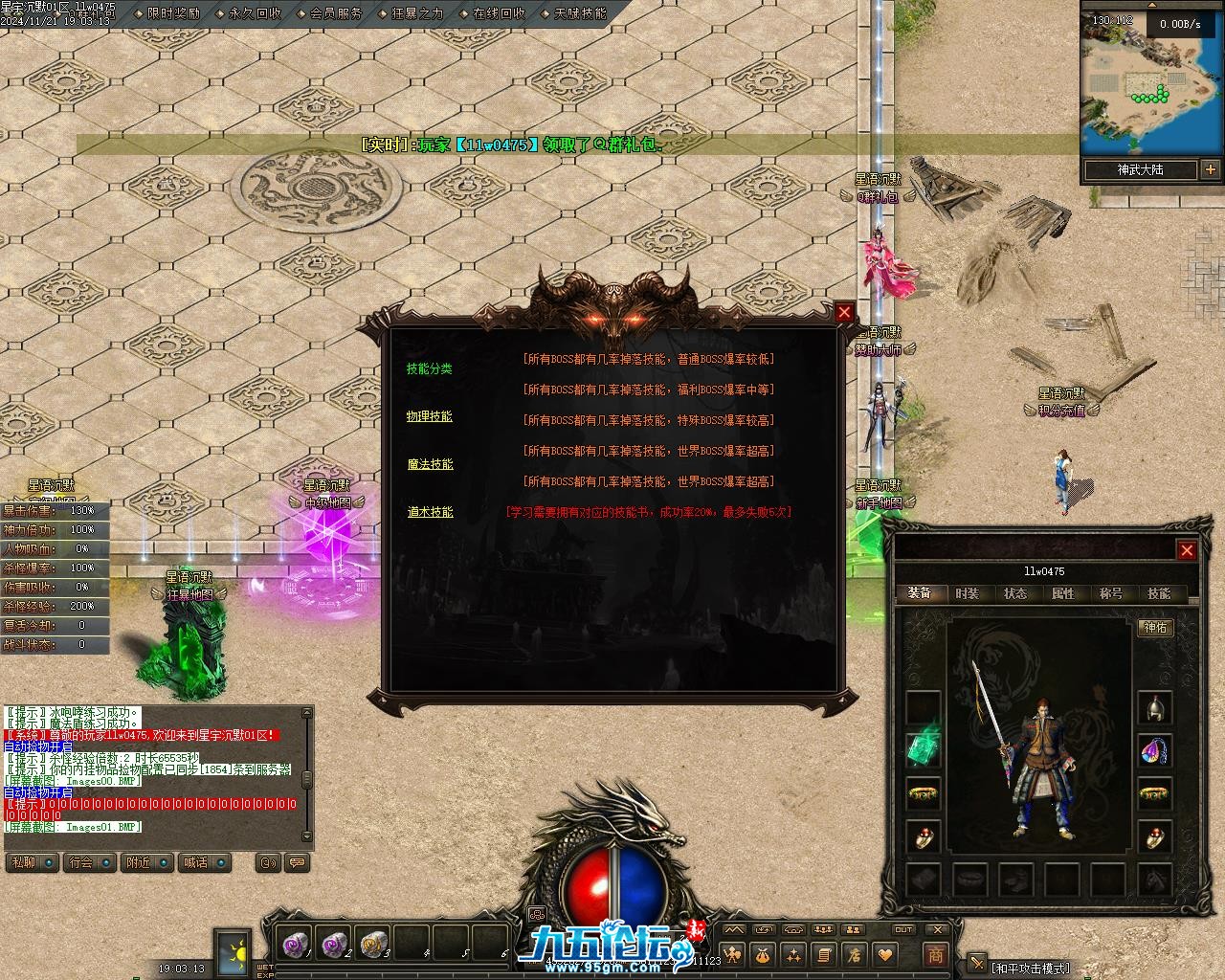Image resolution: width=1225 pixels, height=980 pixels.
Task: Open the 技能 tab in character panel
Action: coord(1158,593)
